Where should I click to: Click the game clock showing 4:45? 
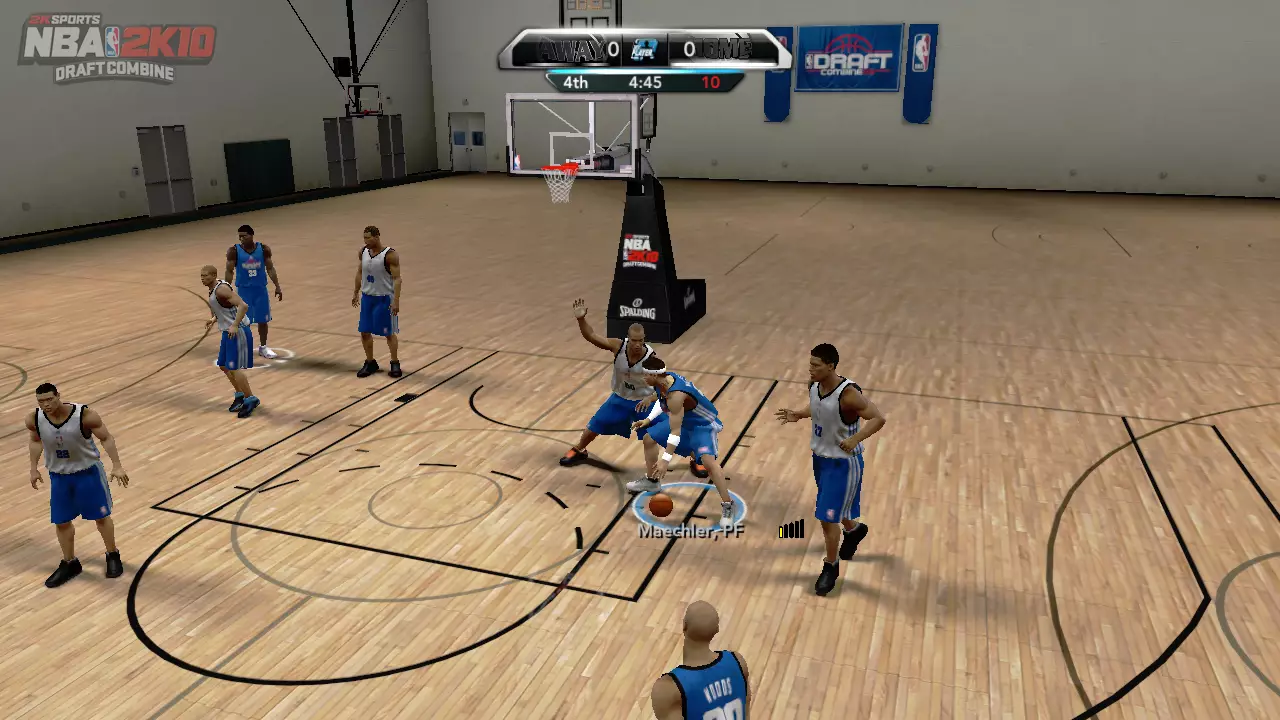pyautogui.click(x=645, y=83)
